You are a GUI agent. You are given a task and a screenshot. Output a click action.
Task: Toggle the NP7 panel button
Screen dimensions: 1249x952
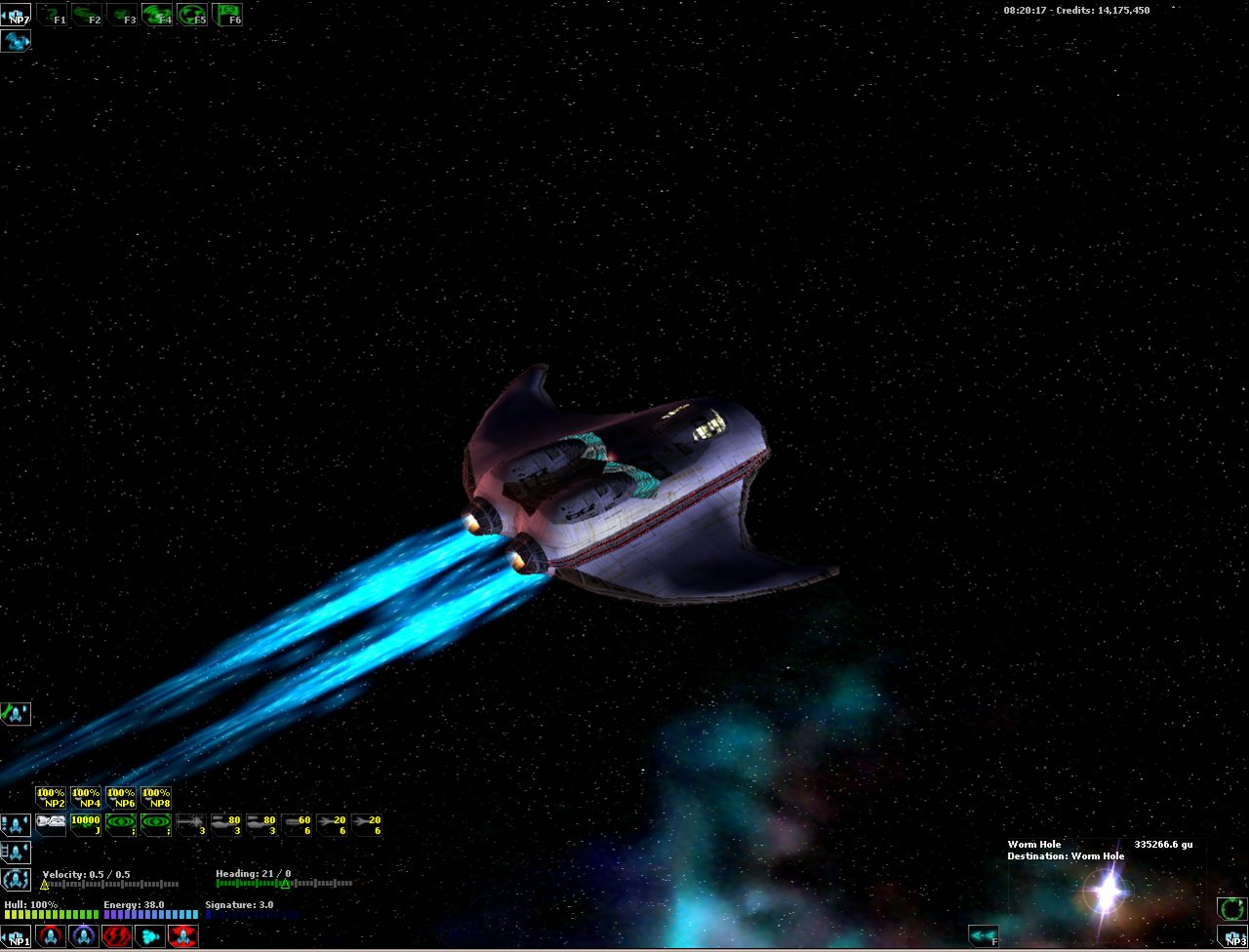click(16, 15)
